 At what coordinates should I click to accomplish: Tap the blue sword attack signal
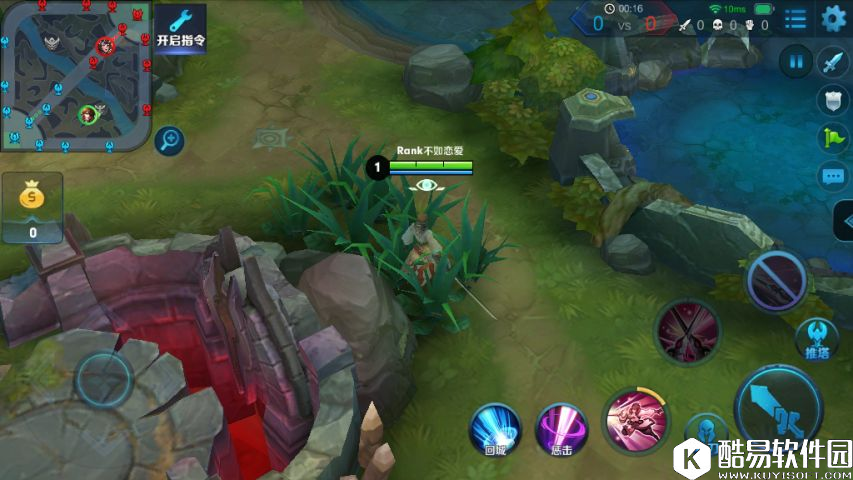click(833, 62)
